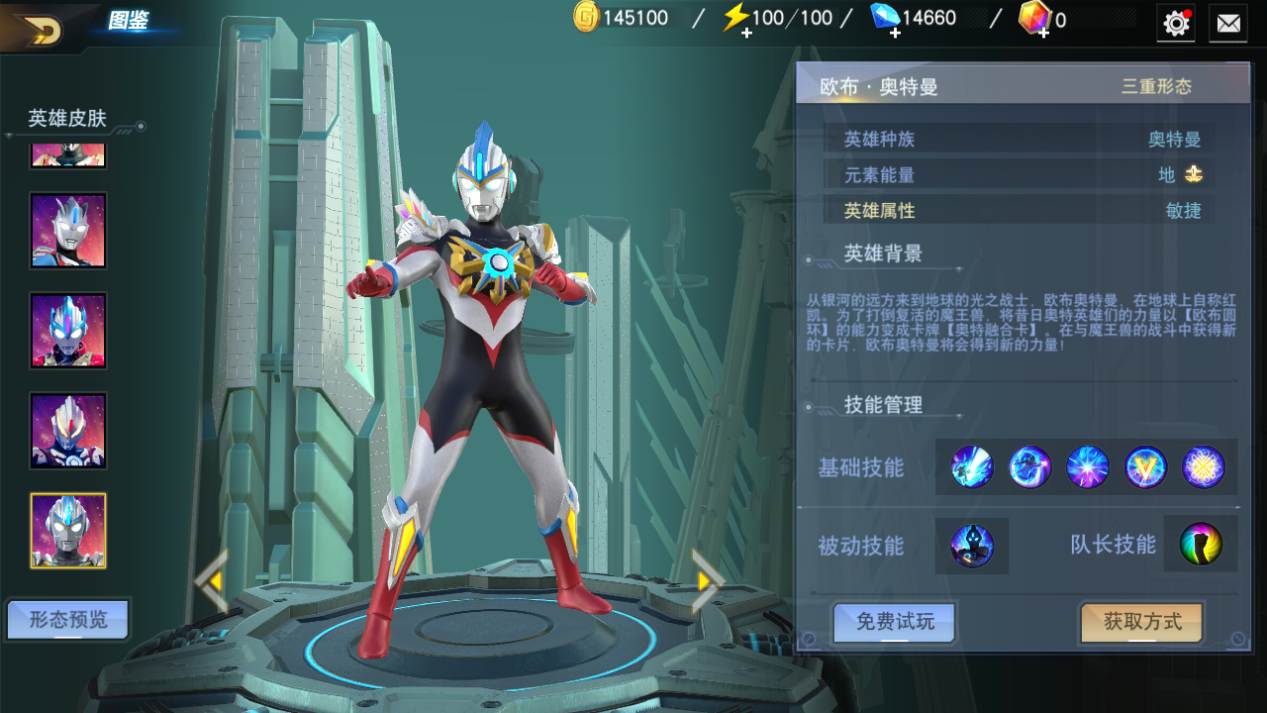Open the settings gear icon
This screenshot has width=1267, height=713.
click(1176, 23)
